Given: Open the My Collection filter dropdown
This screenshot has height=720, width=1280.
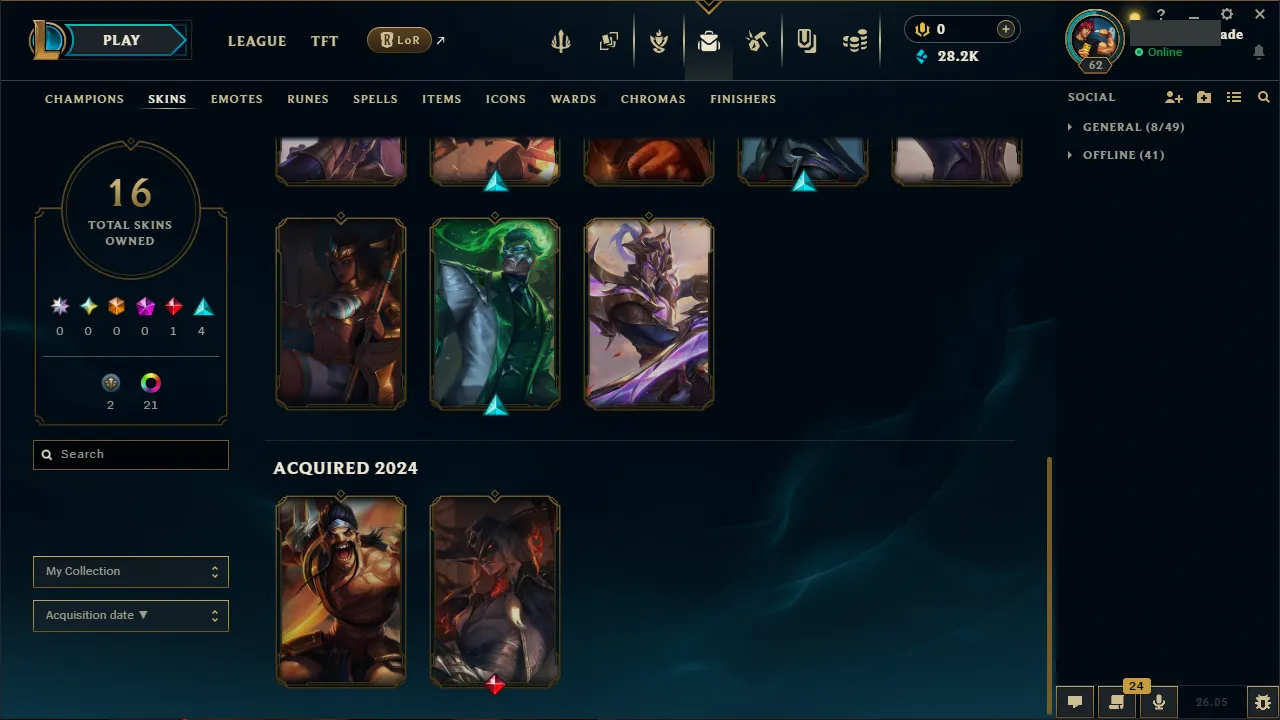Looking at the screenshot, I should tap(130, 571).
